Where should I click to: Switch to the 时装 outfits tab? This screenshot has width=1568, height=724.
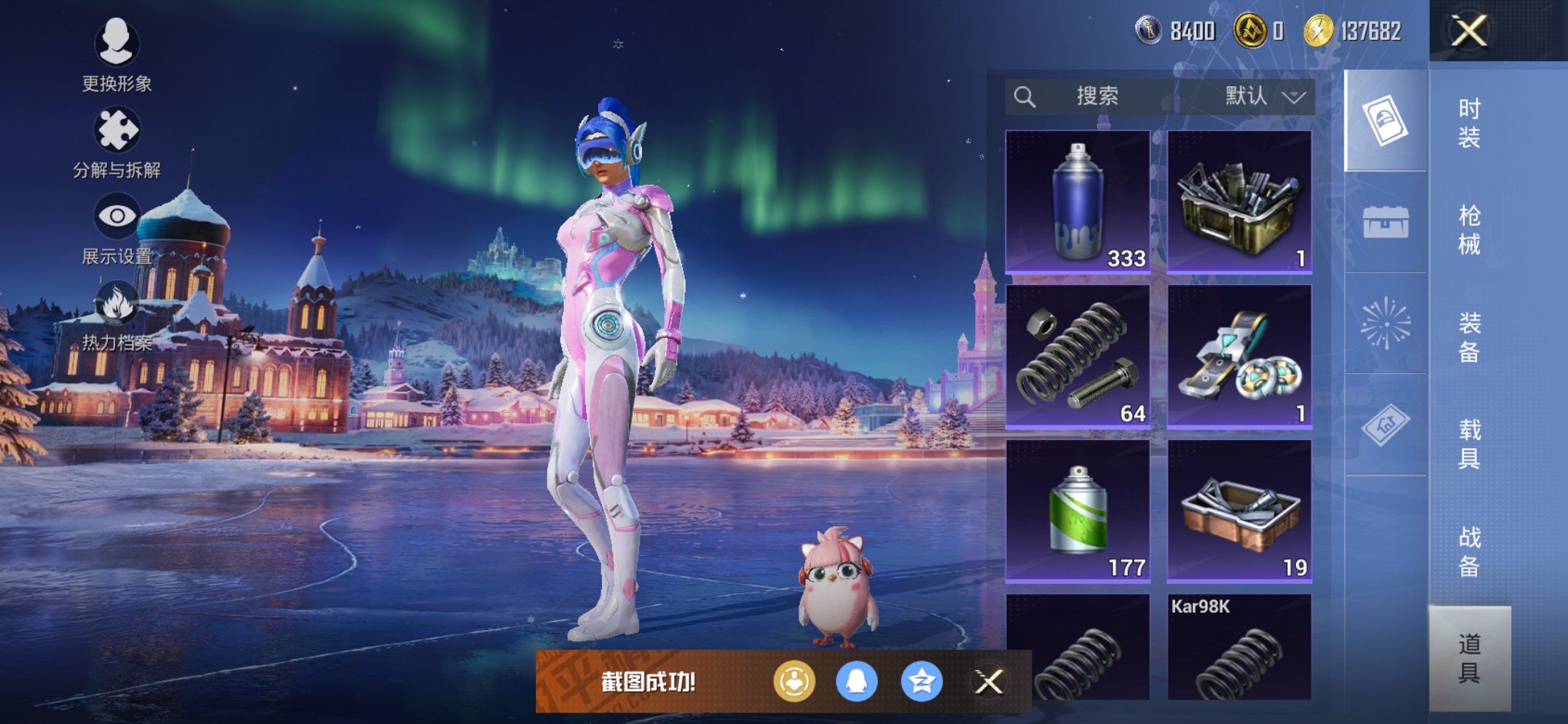click(x=1469, y=123)
